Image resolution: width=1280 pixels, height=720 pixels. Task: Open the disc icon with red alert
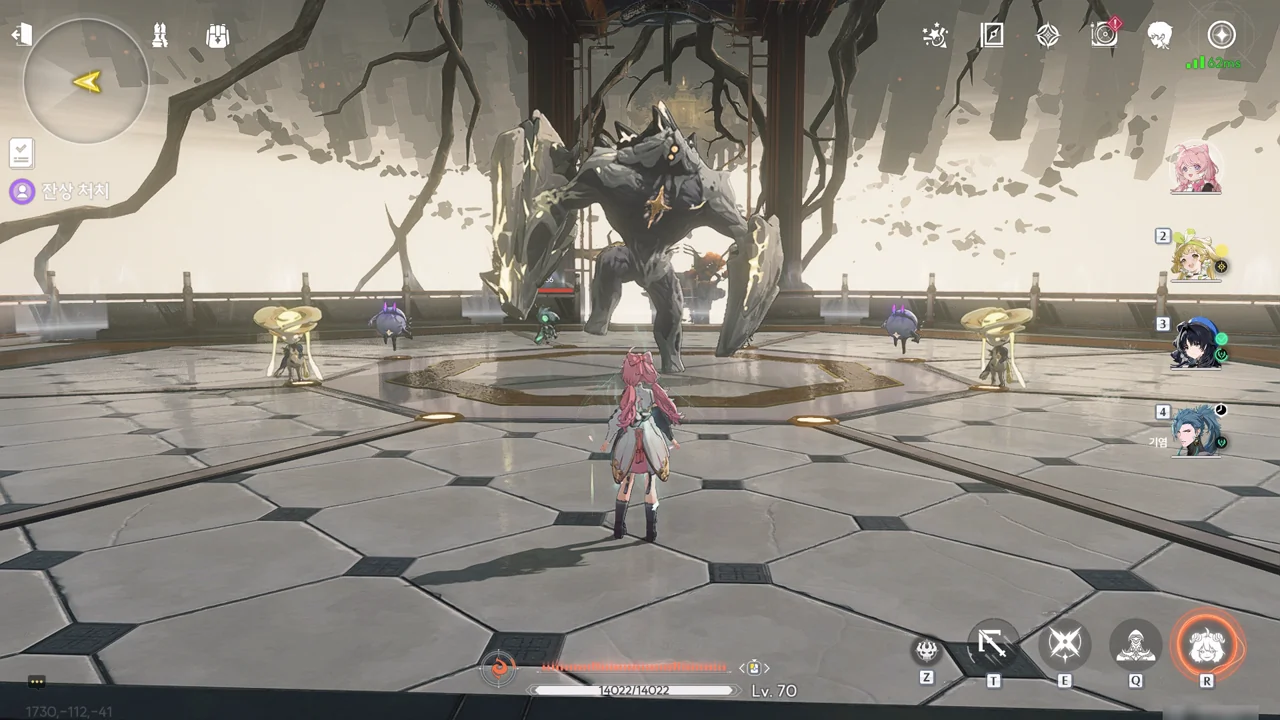click(x=1104, y=35)
